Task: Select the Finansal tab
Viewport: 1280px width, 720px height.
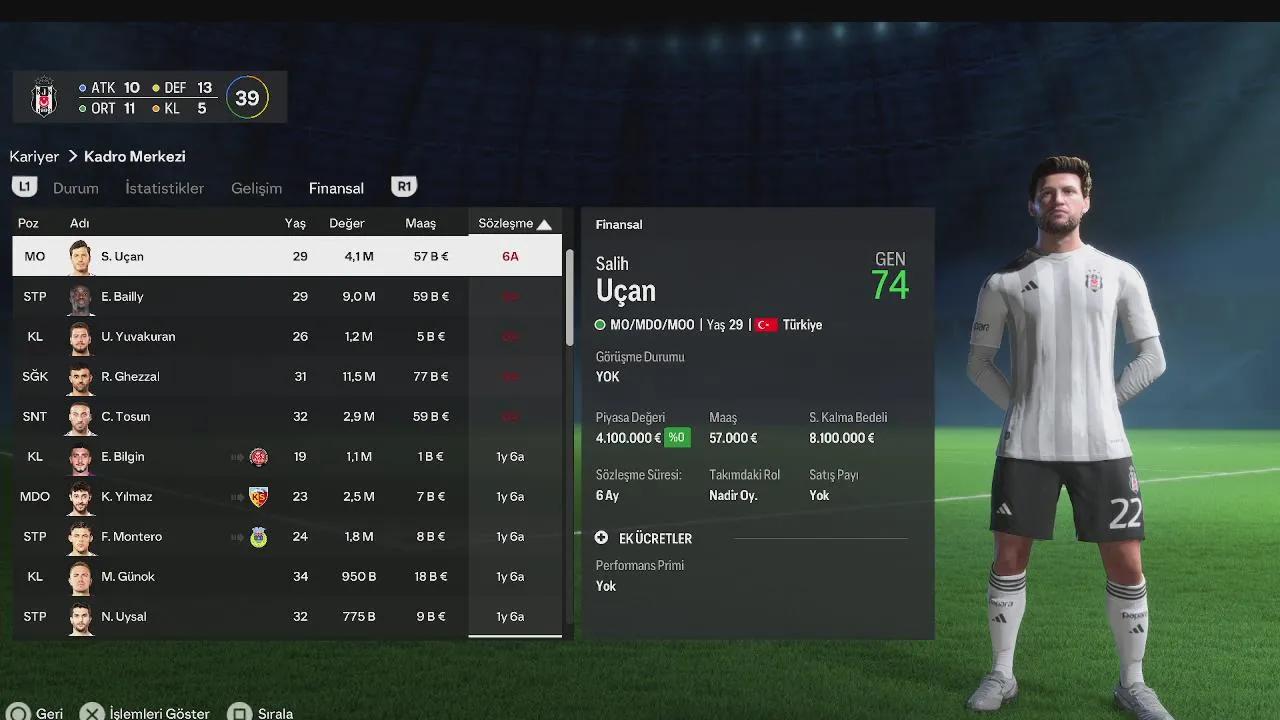Action: click(336, 188)
